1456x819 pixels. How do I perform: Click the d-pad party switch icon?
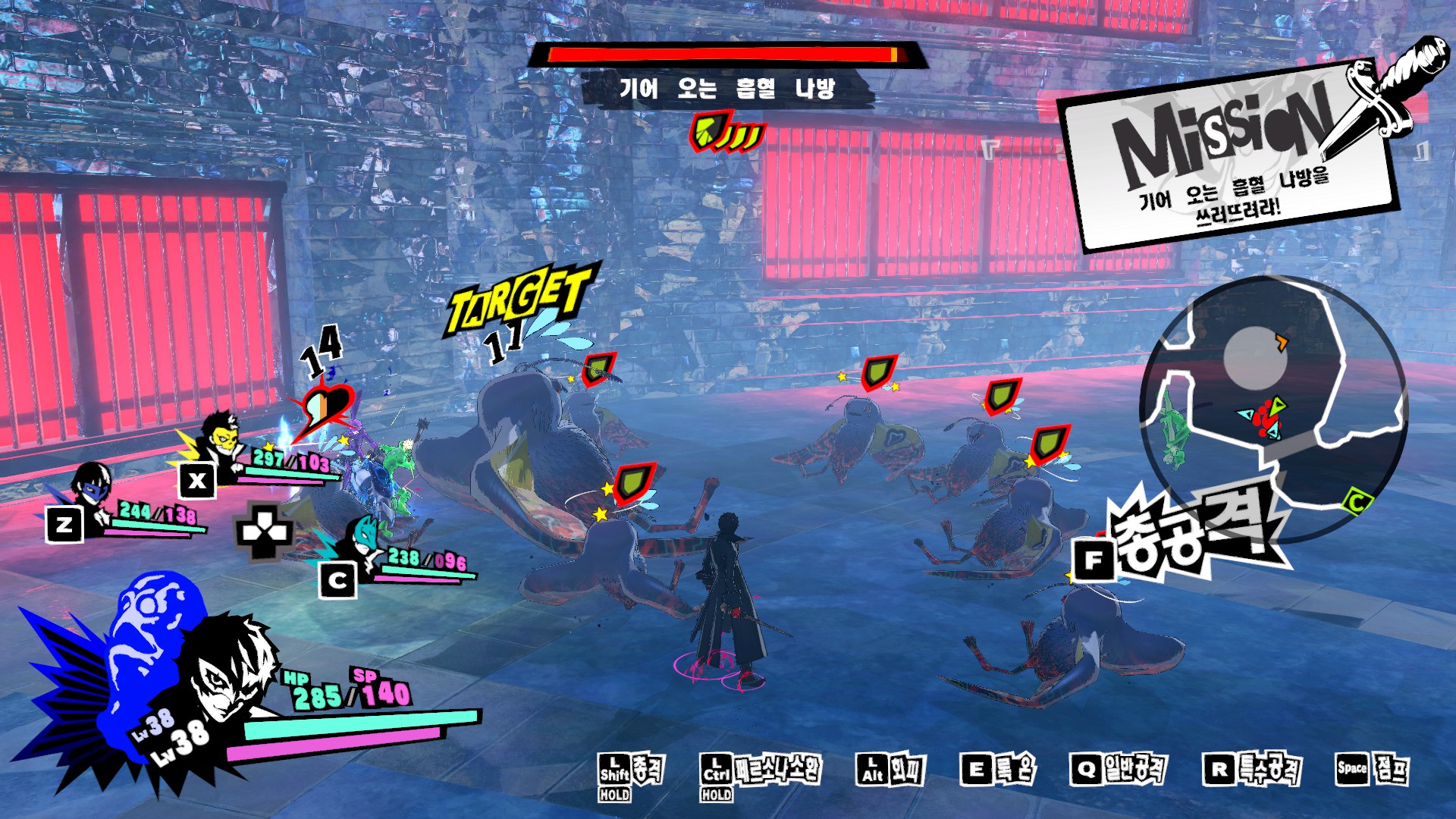click(x=264, y=531)
